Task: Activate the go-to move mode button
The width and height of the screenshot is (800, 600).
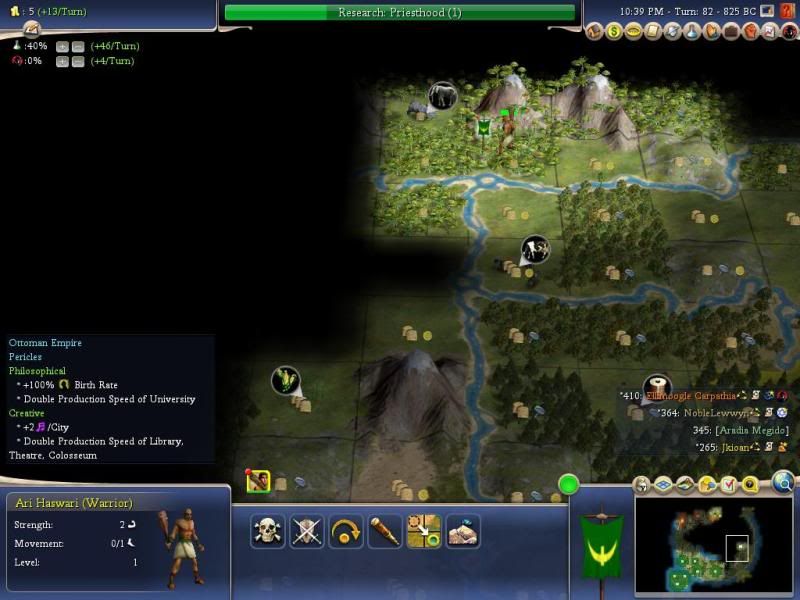Action: click(424, 530)
